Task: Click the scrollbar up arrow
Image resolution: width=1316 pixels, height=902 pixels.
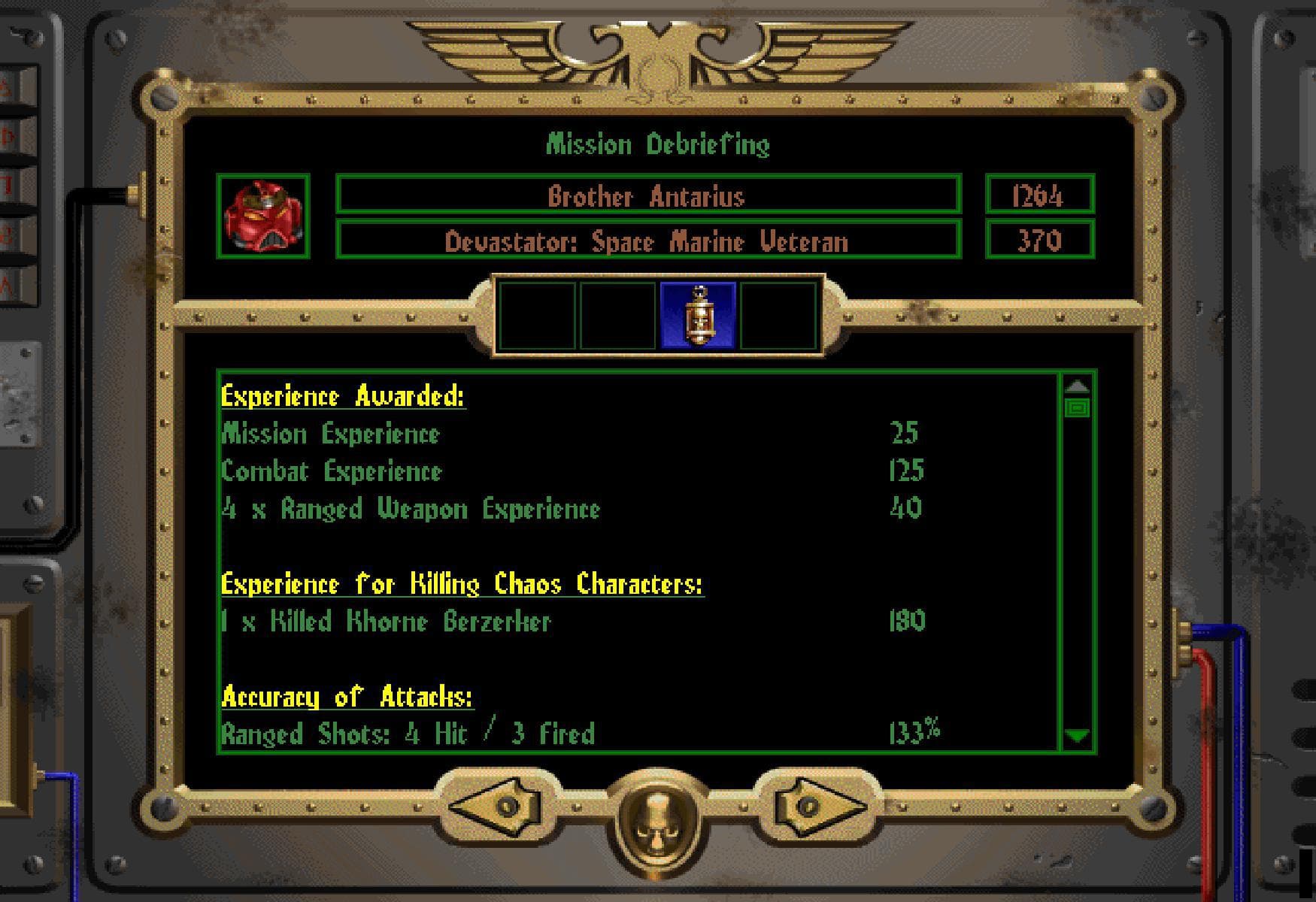Action: [x=1078, y=386]
